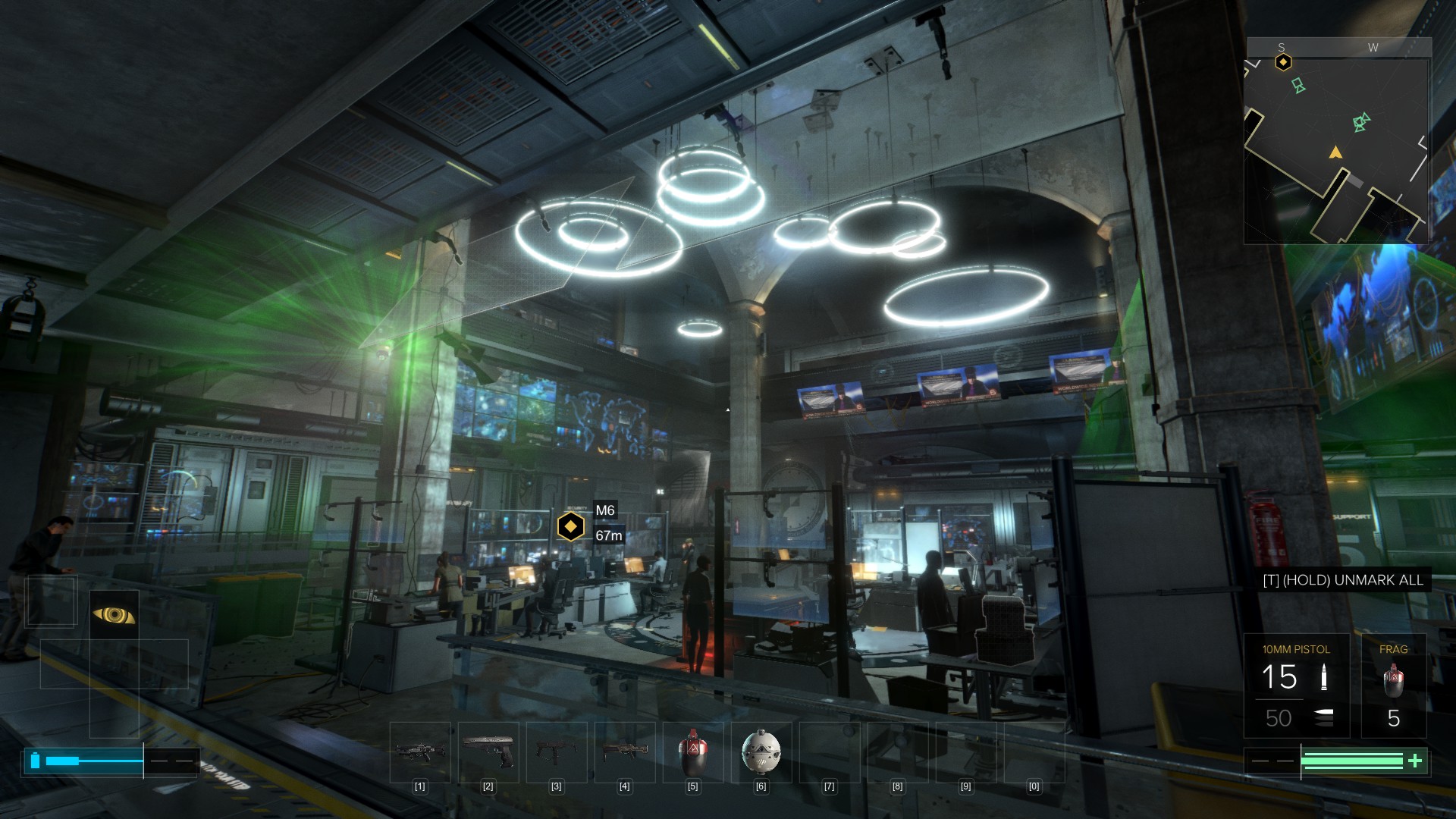
Task: Click the 10MM Pistol weapon panel
Action: [x=1296, y=686]
